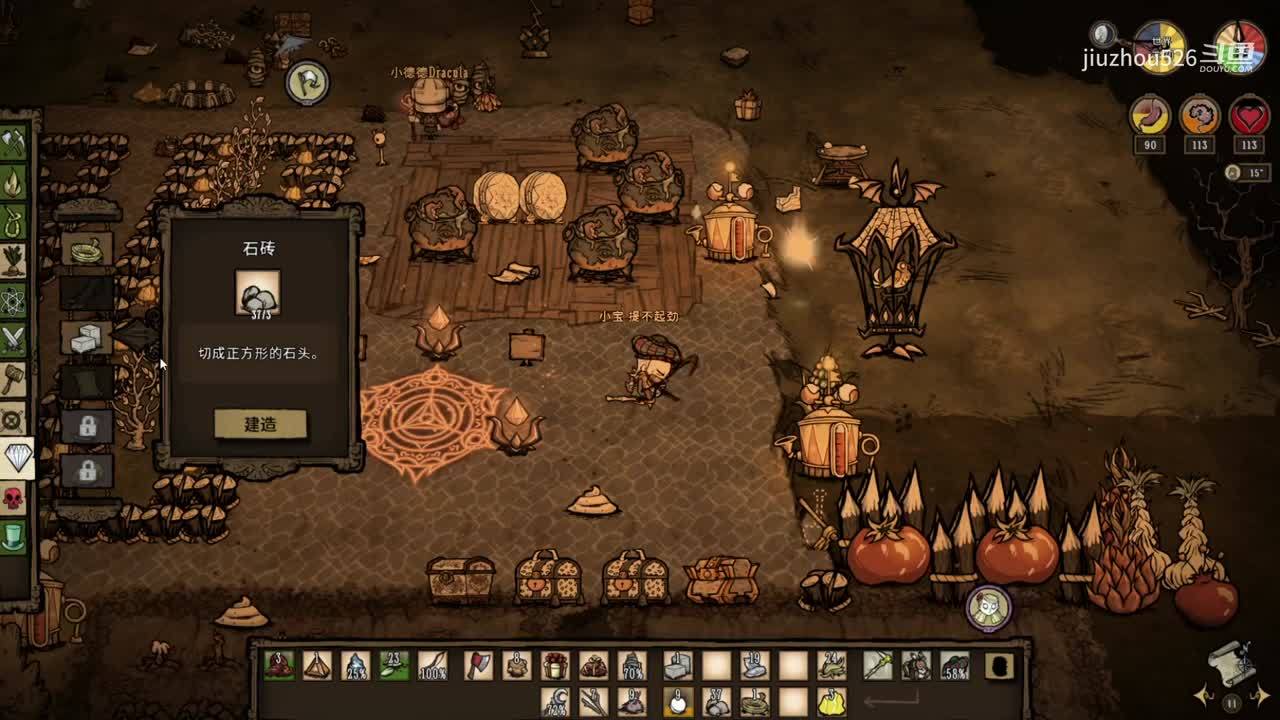Select the cut stone recipe slot

tap(87, 337)
